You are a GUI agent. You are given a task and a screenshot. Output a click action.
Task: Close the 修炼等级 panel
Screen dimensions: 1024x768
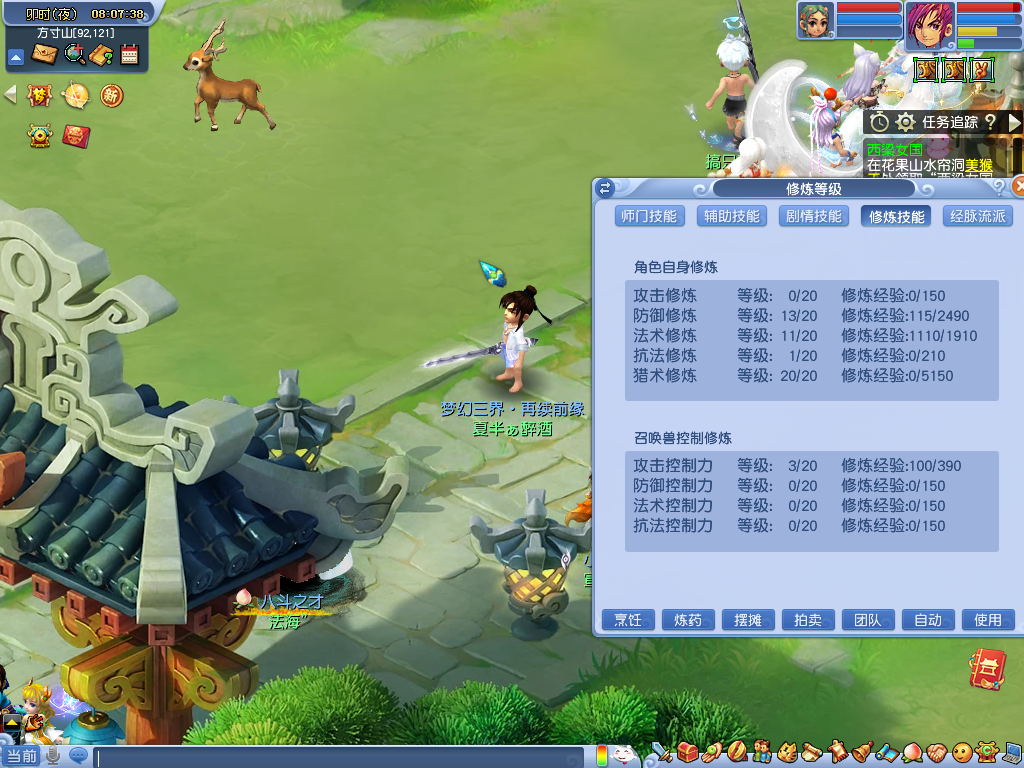(x=1018, y=186)
